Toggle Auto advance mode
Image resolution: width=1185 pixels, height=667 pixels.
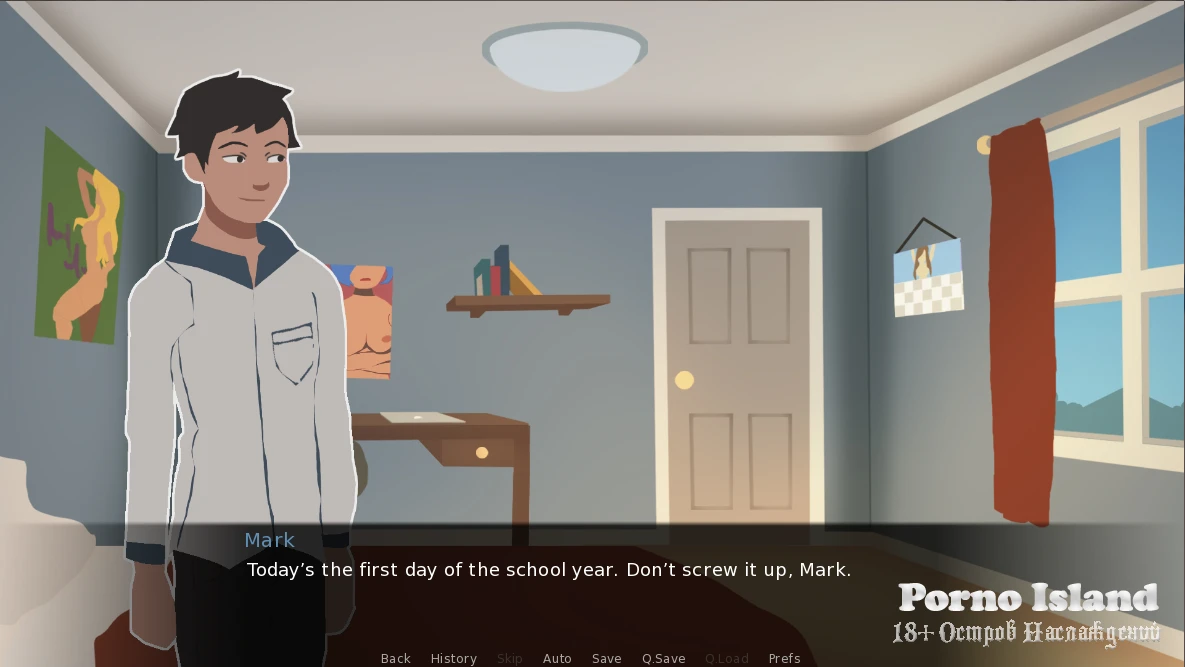point(557,658)
